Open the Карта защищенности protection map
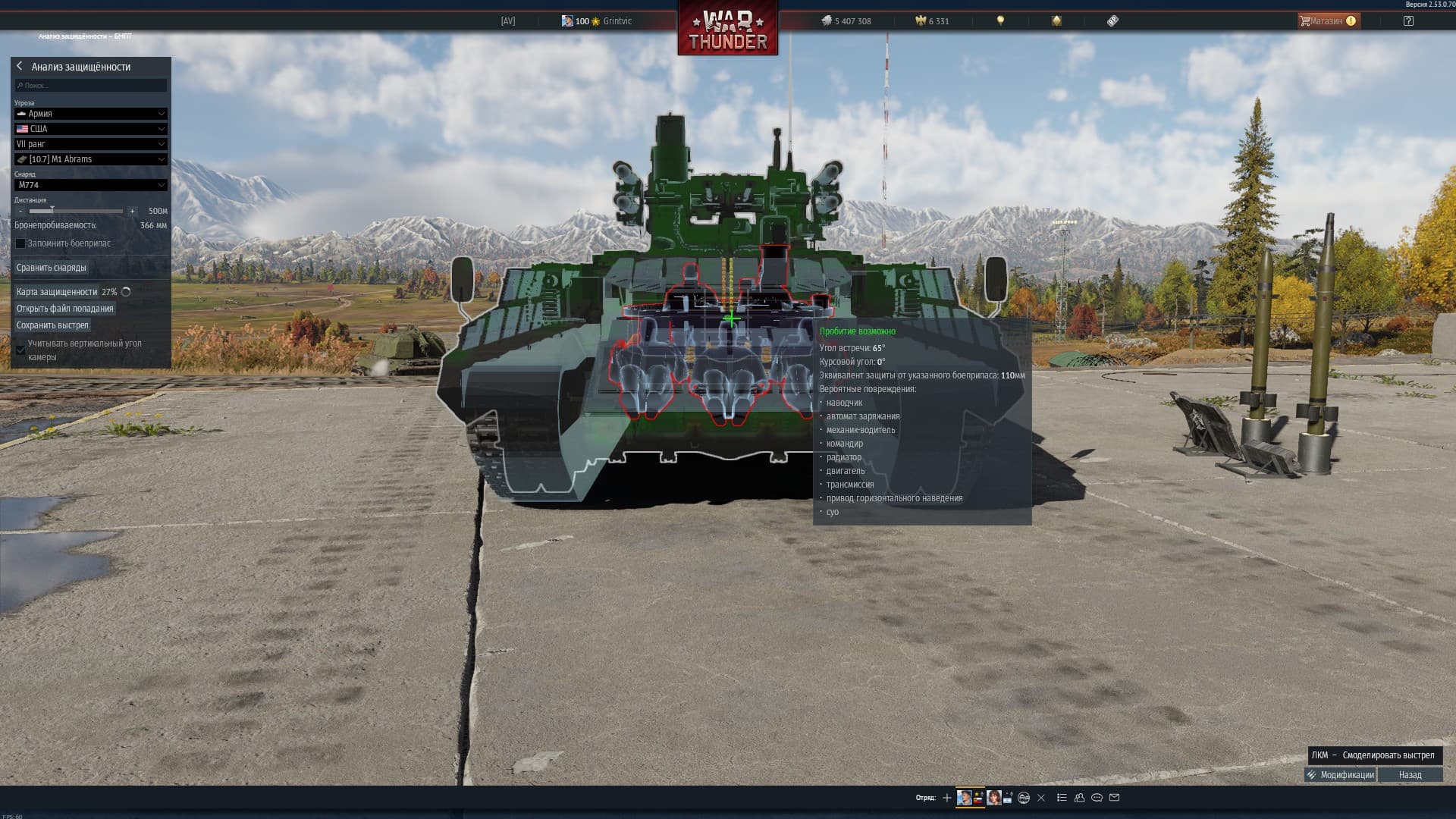The height and width of the screenshot is (819, 1456). (57, 292)
